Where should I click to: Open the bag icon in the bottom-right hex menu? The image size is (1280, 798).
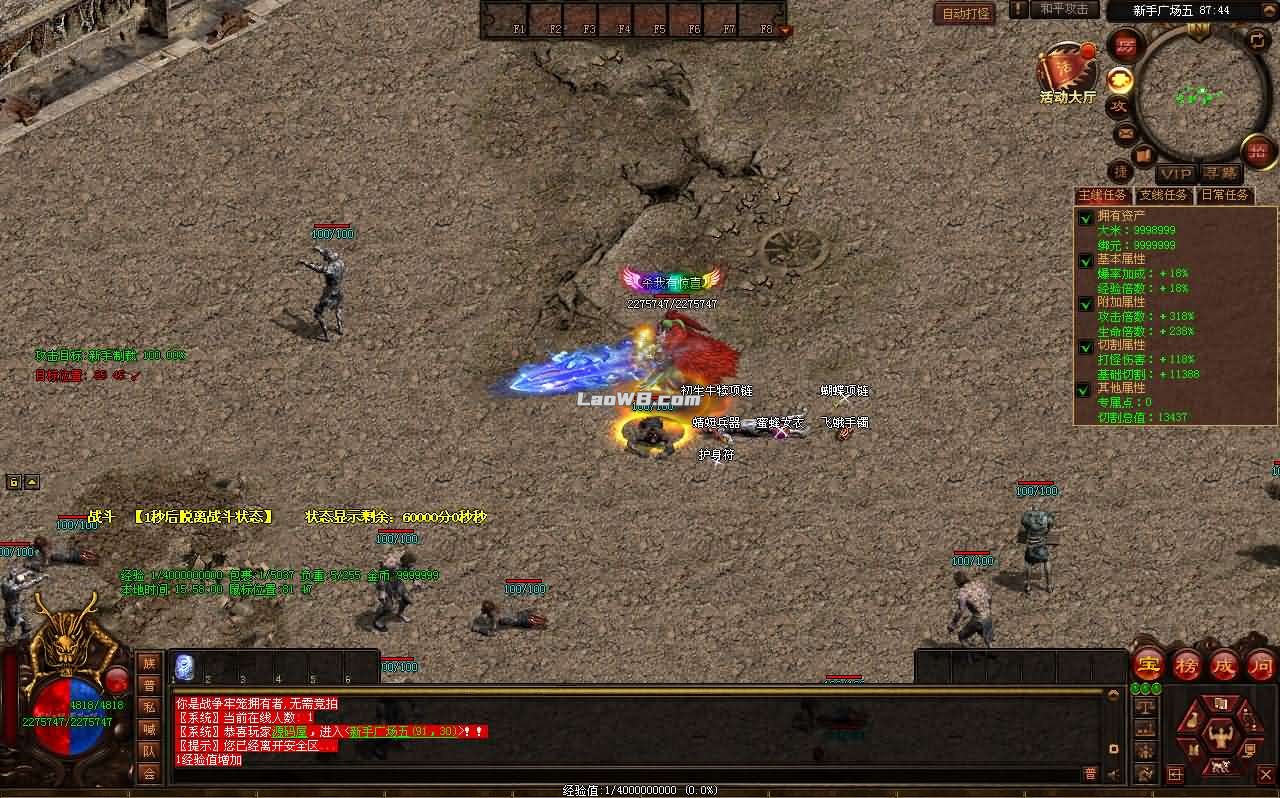tap(1194, 719)
